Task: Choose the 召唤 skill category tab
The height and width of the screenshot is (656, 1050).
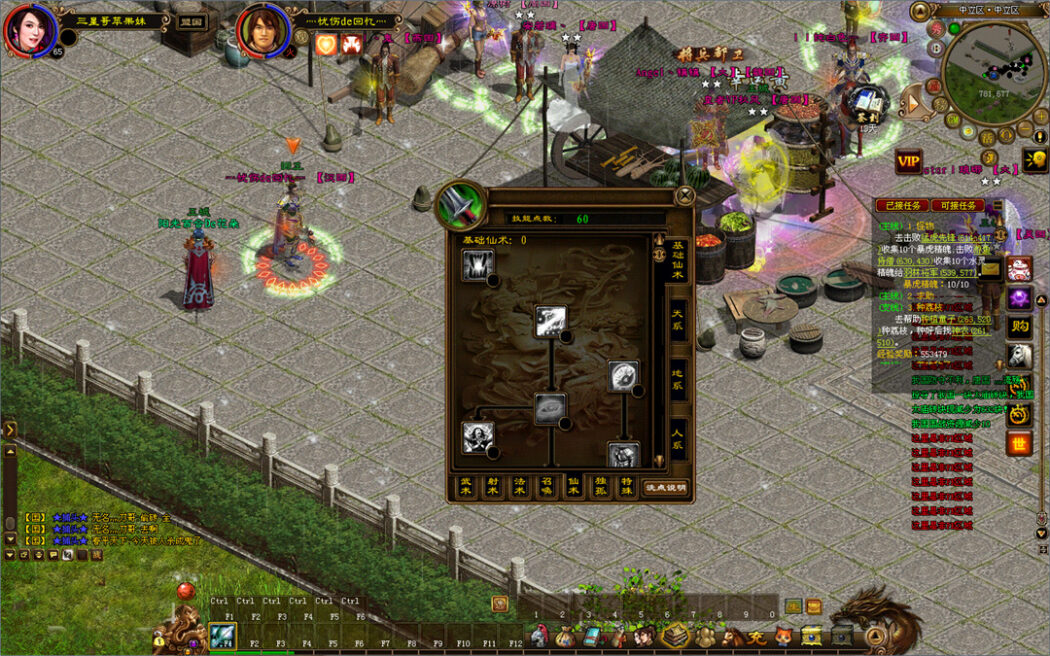Action: (546, 488)
